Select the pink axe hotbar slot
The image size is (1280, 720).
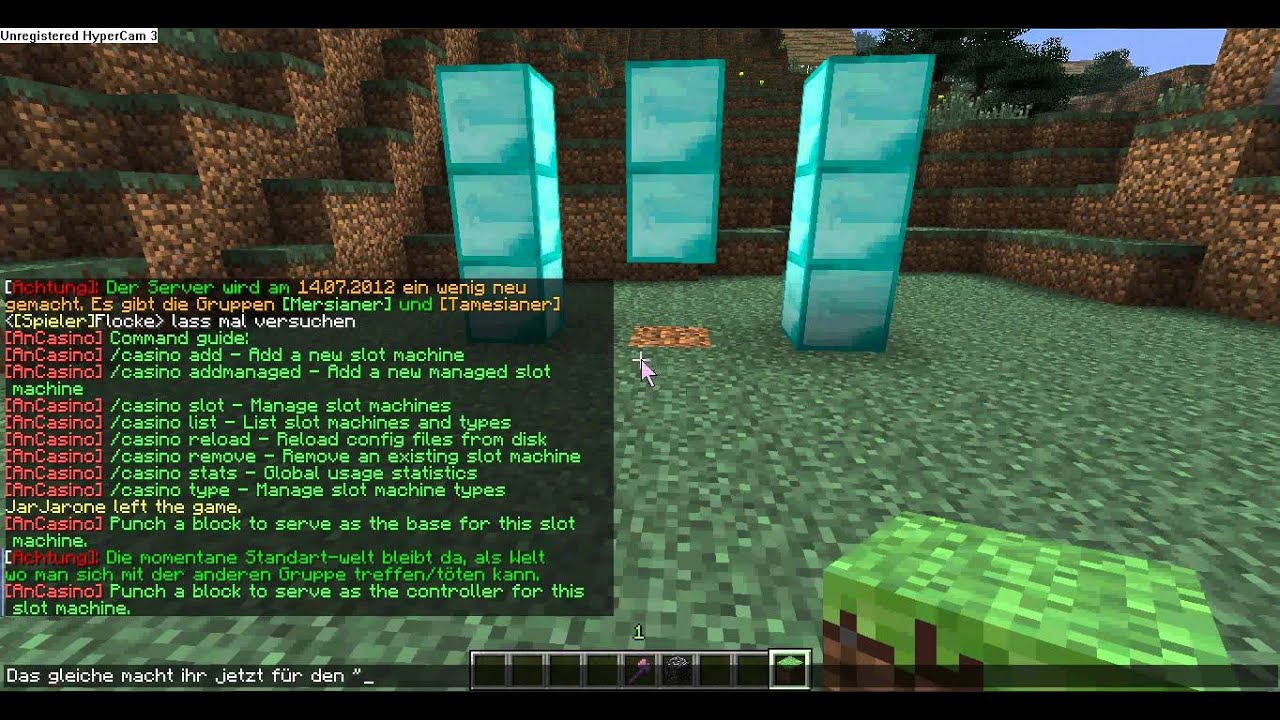639,670
